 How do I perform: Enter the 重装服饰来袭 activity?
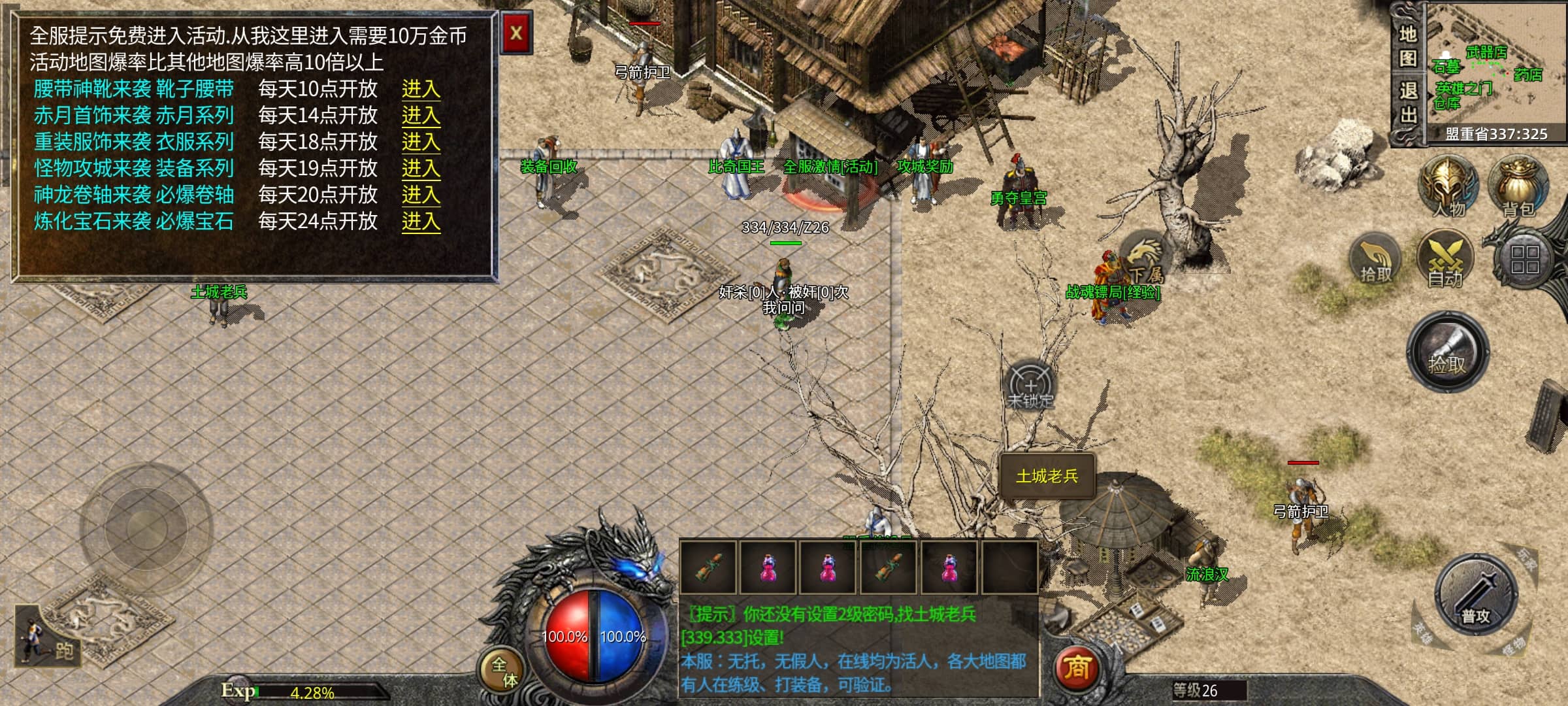[420, 142]
